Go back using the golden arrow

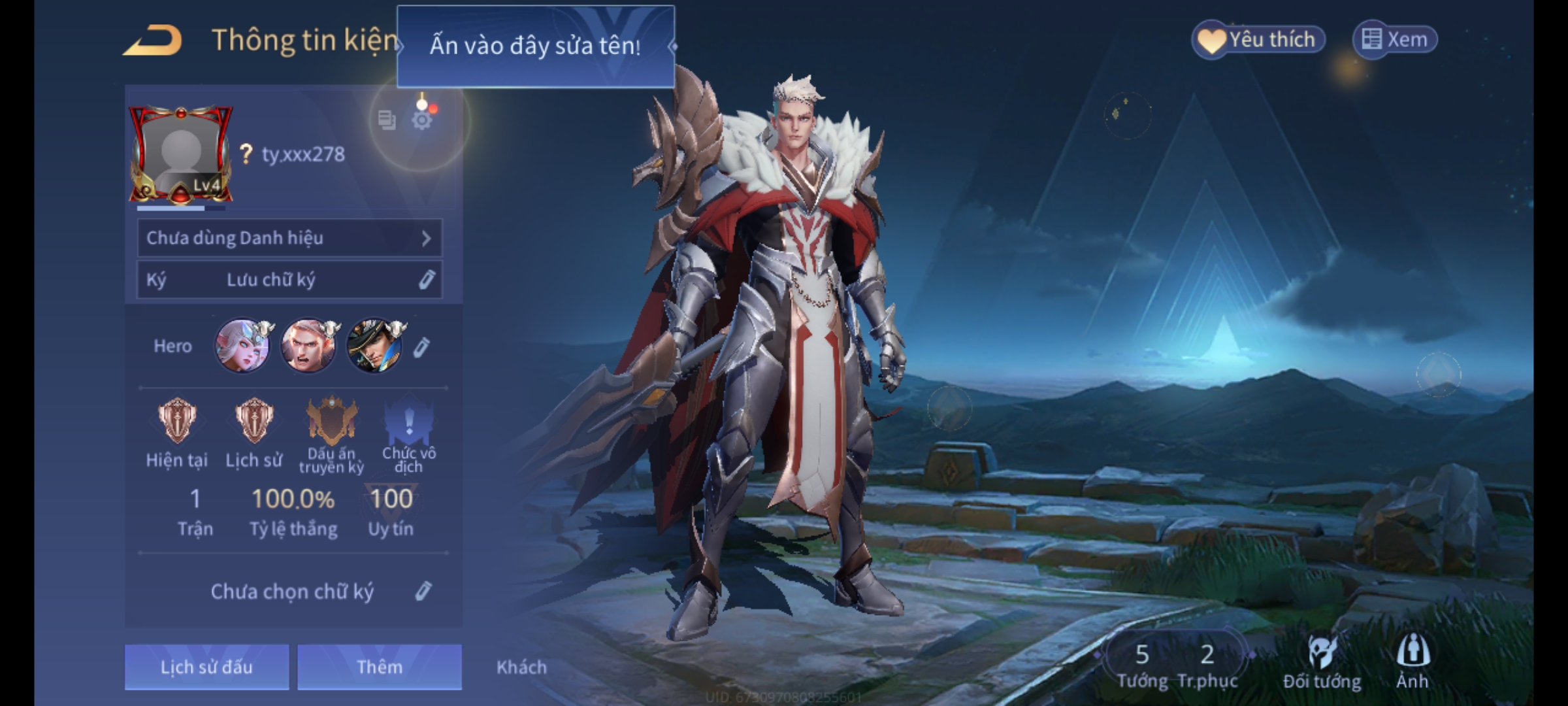click(x=153, y=41)
